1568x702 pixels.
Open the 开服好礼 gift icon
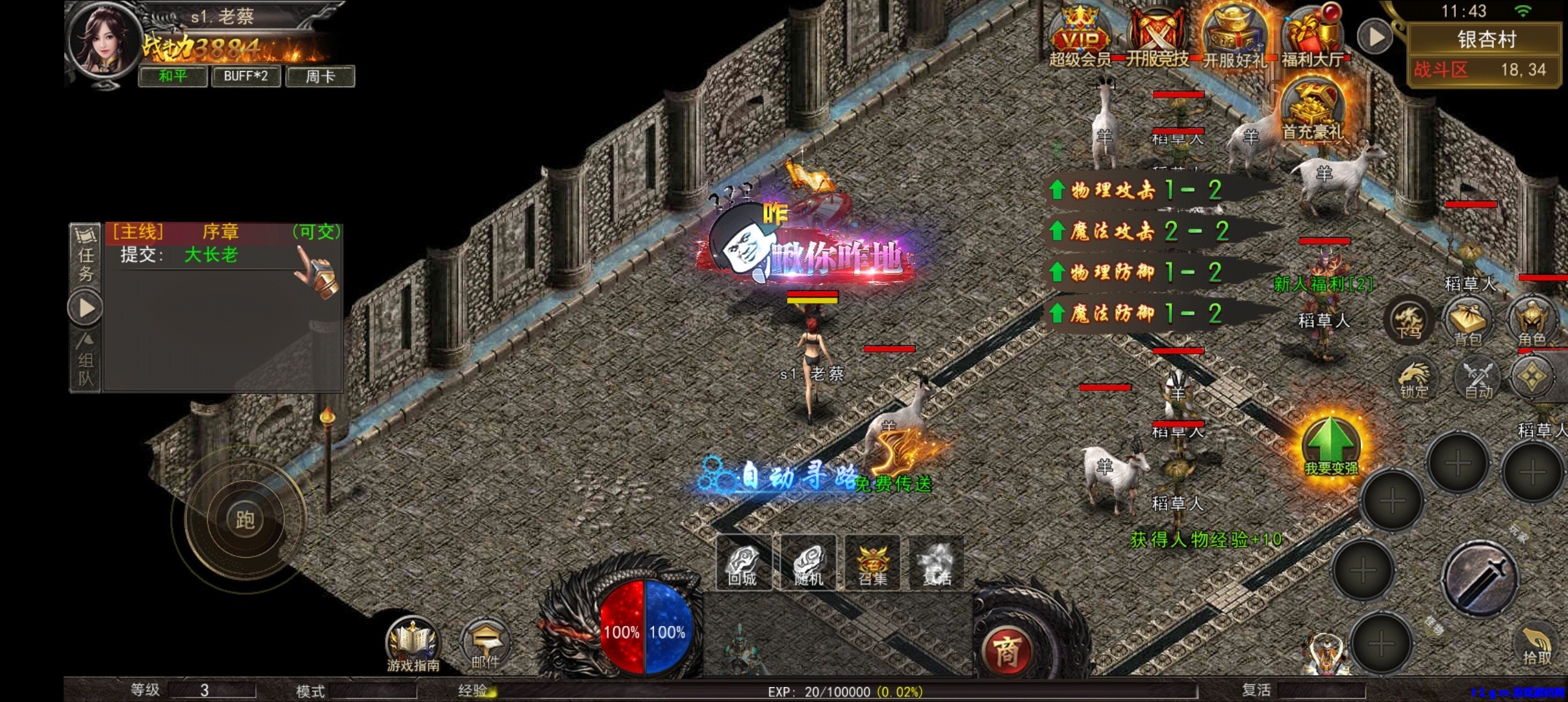click(x=1233, y=37)
